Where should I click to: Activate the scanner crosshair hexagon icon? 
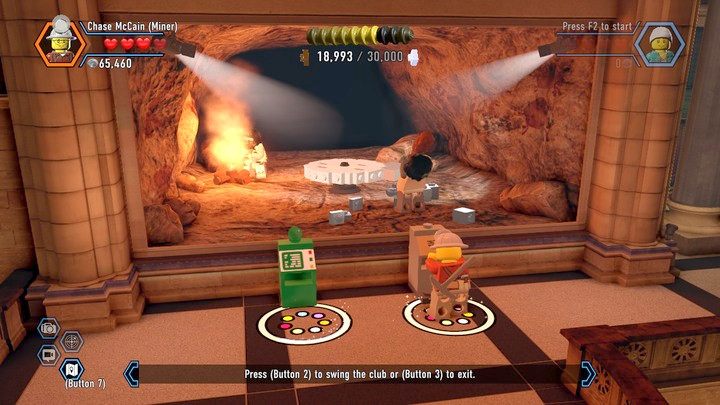point(72,341)
